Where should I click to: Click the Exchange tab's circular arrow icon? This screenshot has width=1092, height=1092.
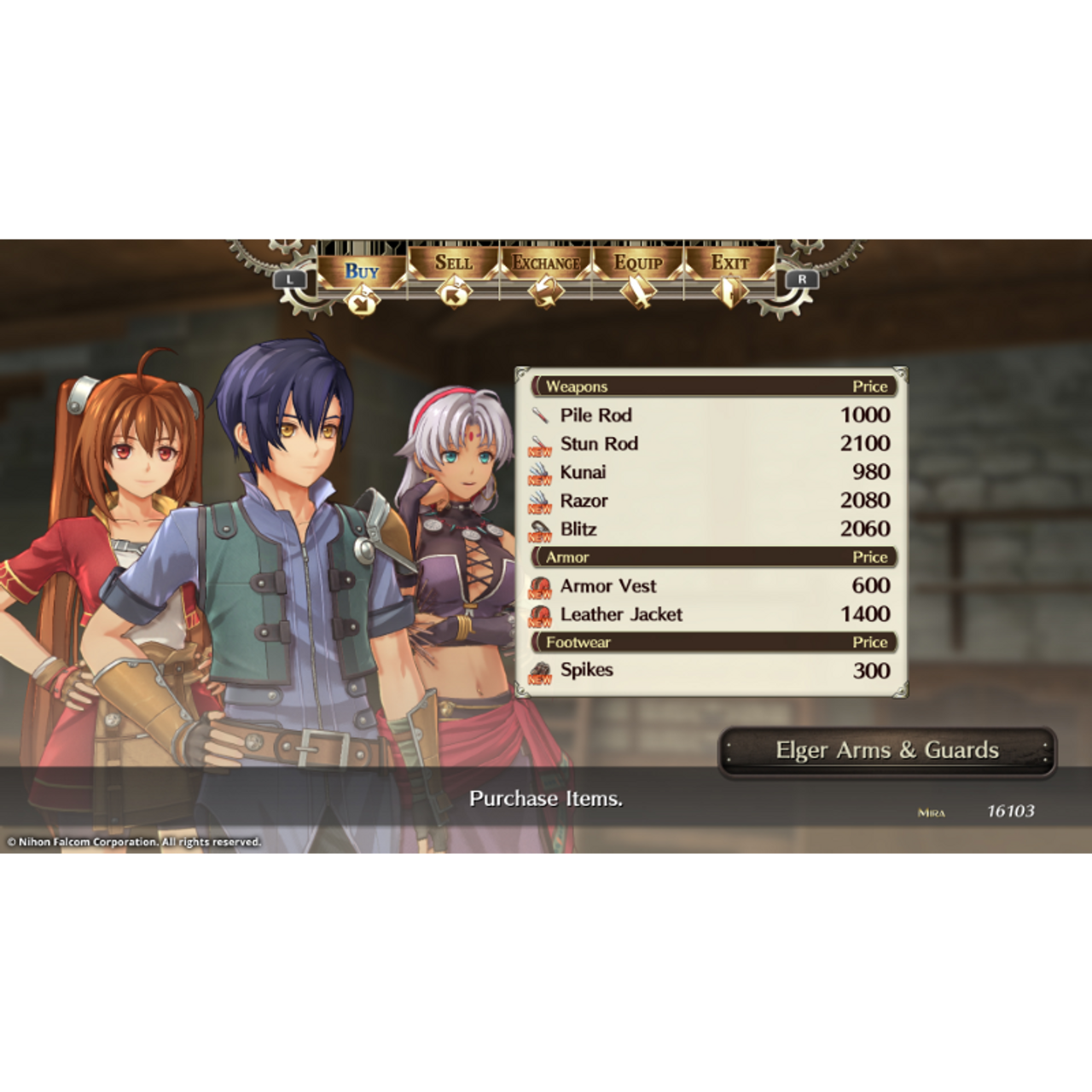tap(547, 293)
